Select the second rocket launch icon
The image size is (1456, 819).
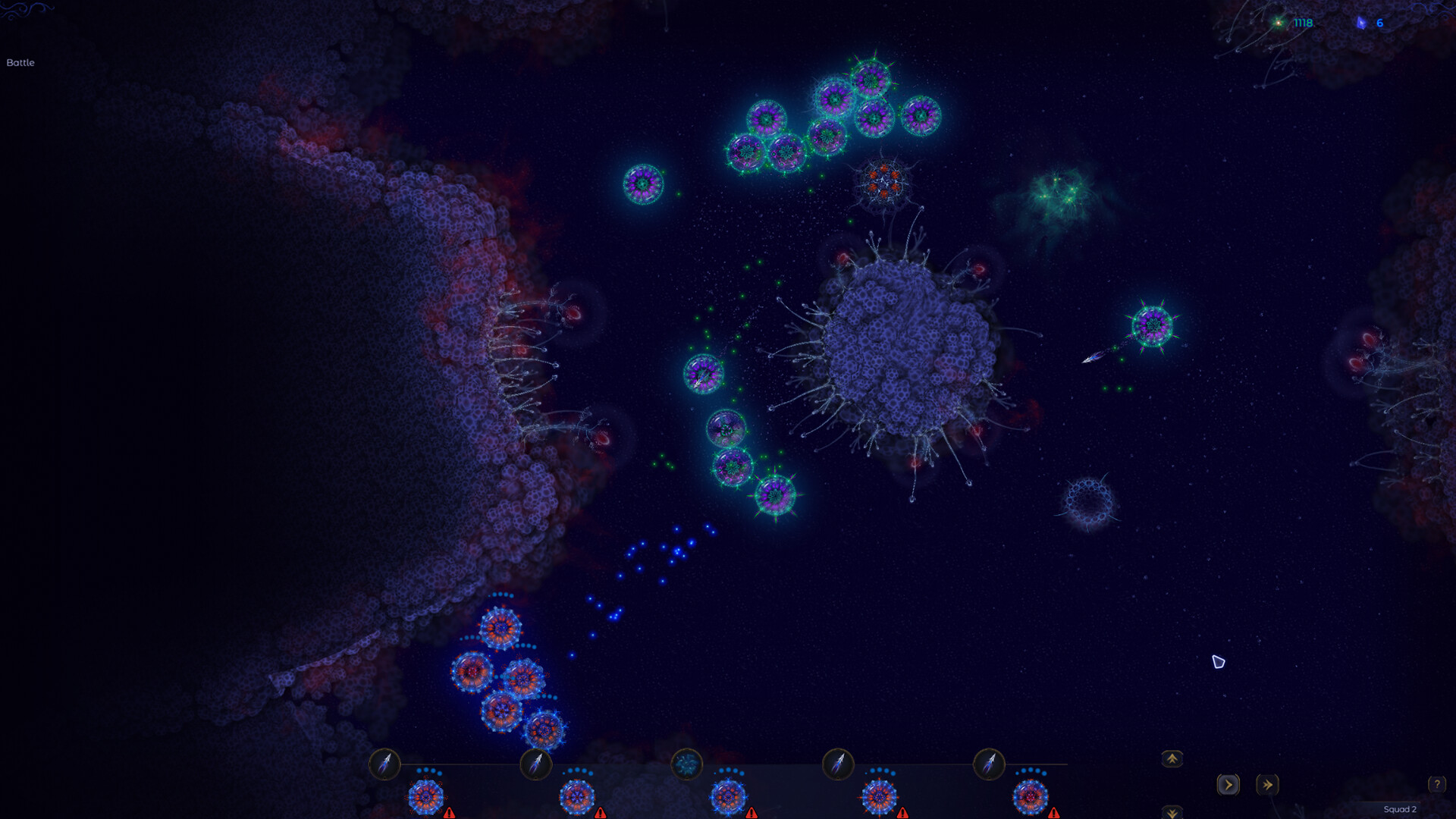538,764
